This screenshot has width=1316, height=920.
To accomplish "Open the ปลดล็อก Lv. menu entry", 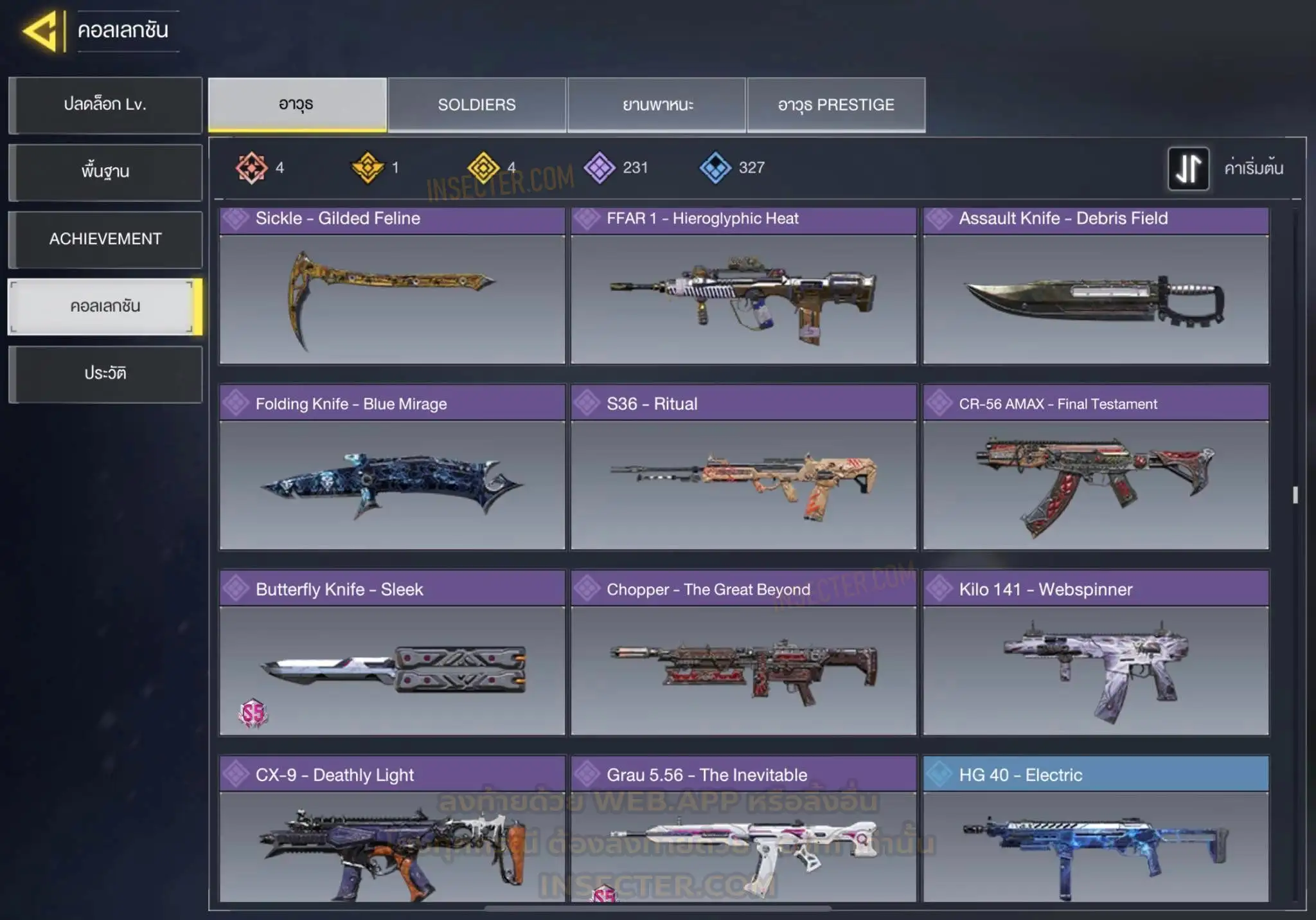I will 105,105.
